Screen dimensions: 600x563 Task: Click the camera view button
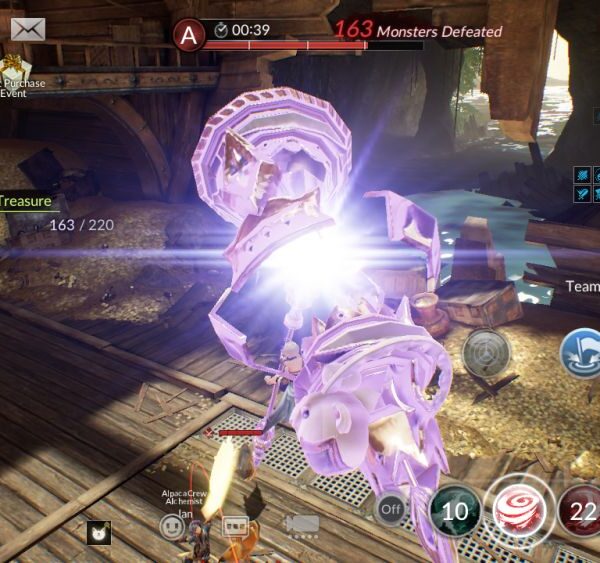[301, 524]
